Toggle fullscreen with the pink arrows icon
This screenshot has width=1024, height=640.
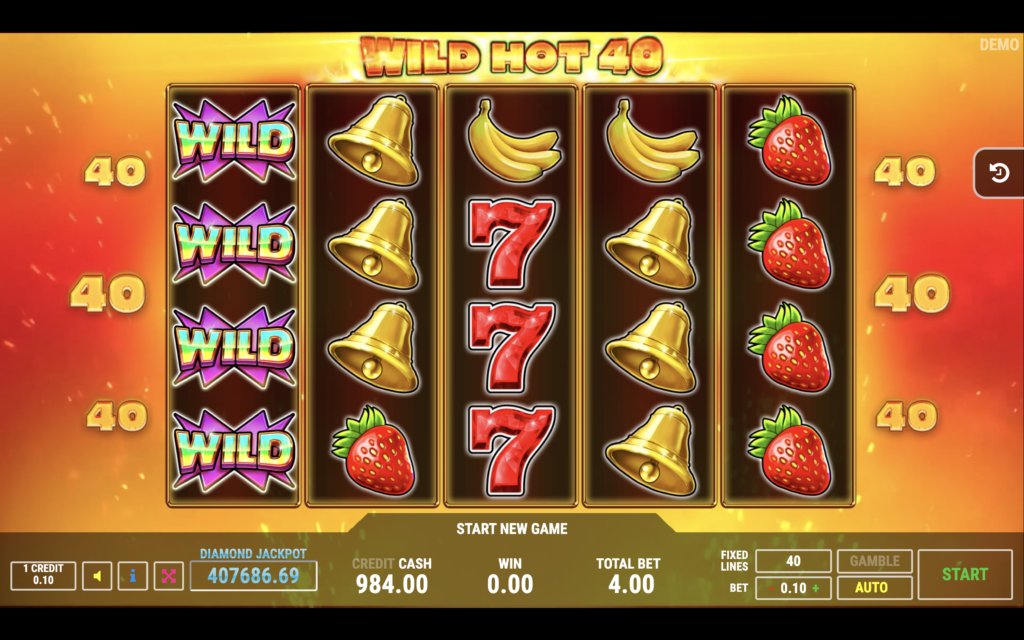168,576
